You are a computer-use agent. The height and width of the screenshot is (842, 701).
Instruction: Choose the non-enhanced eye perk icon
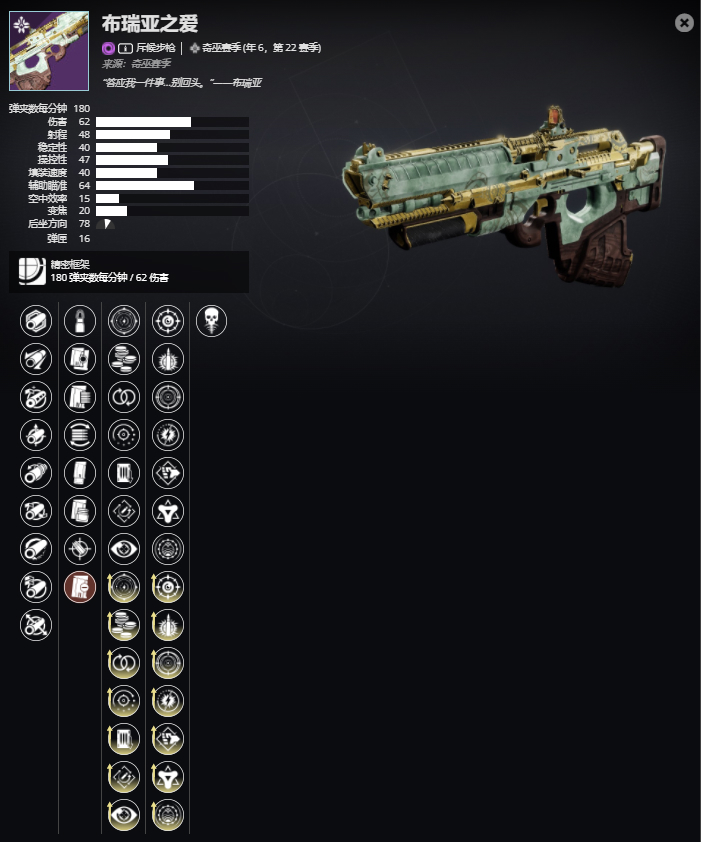click(x=124, y=549)
